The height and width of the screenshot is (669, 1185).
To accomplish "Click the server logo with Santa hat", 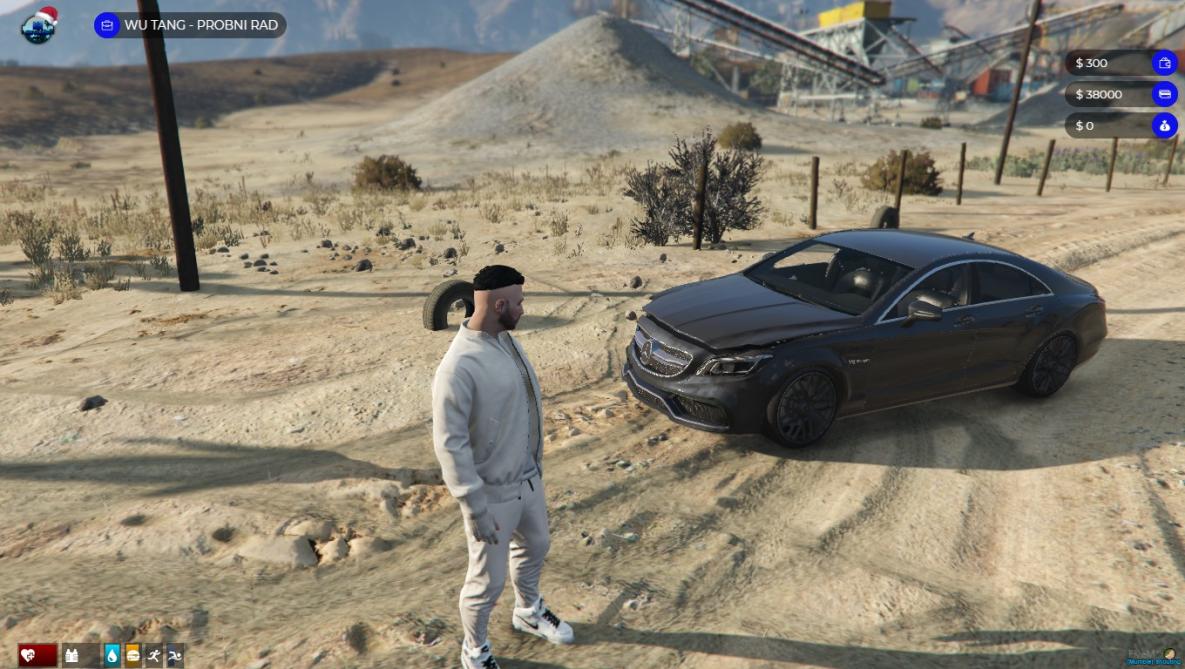I will [x=39, y=25].
